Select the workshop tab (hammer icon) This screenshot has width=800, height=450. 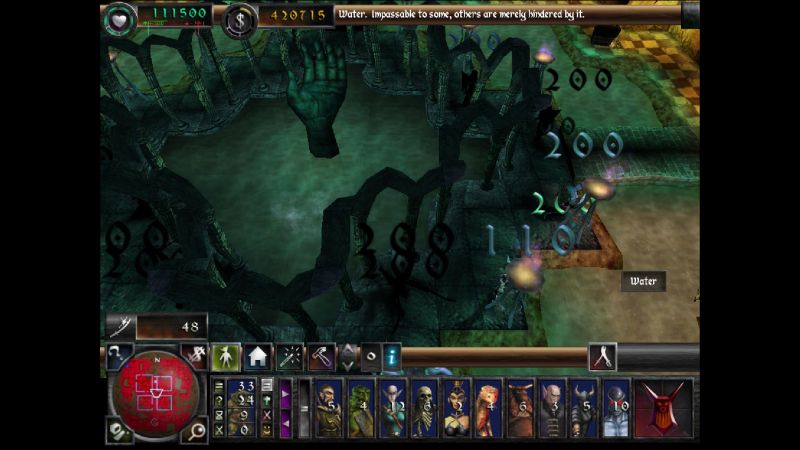(x=320, y=356)
